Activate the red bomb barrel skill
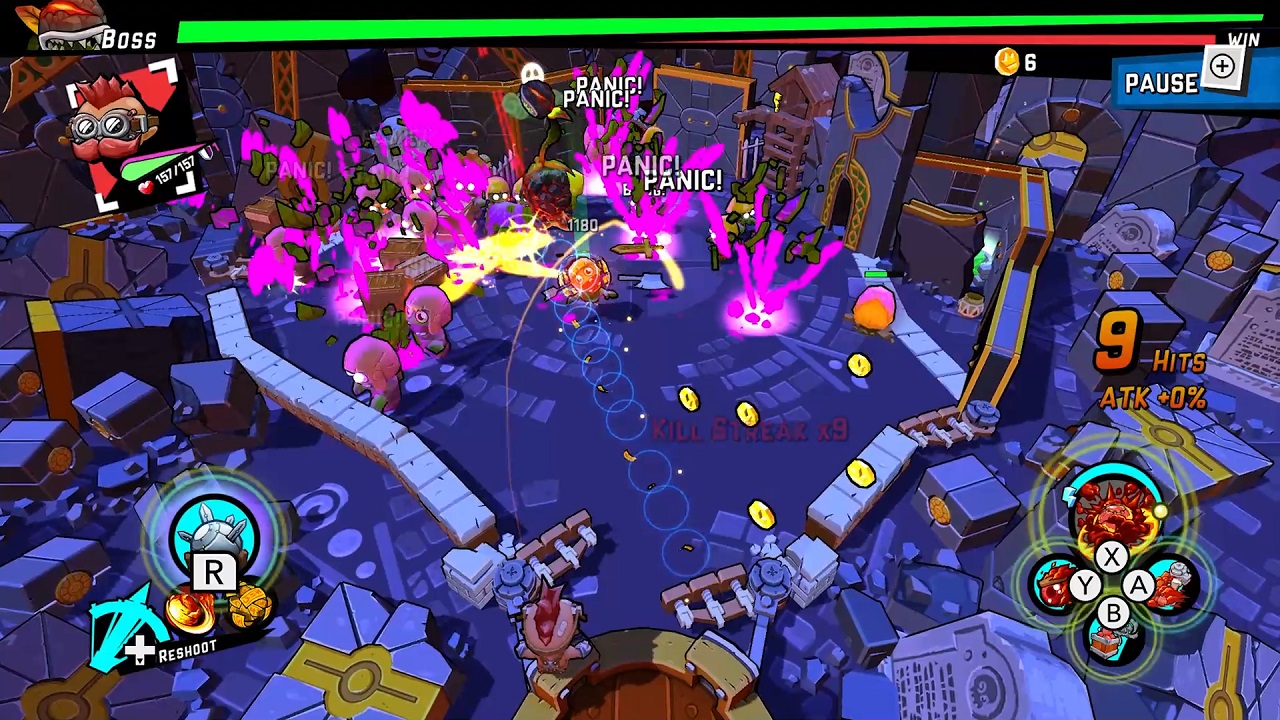 tap(1052, 585)
